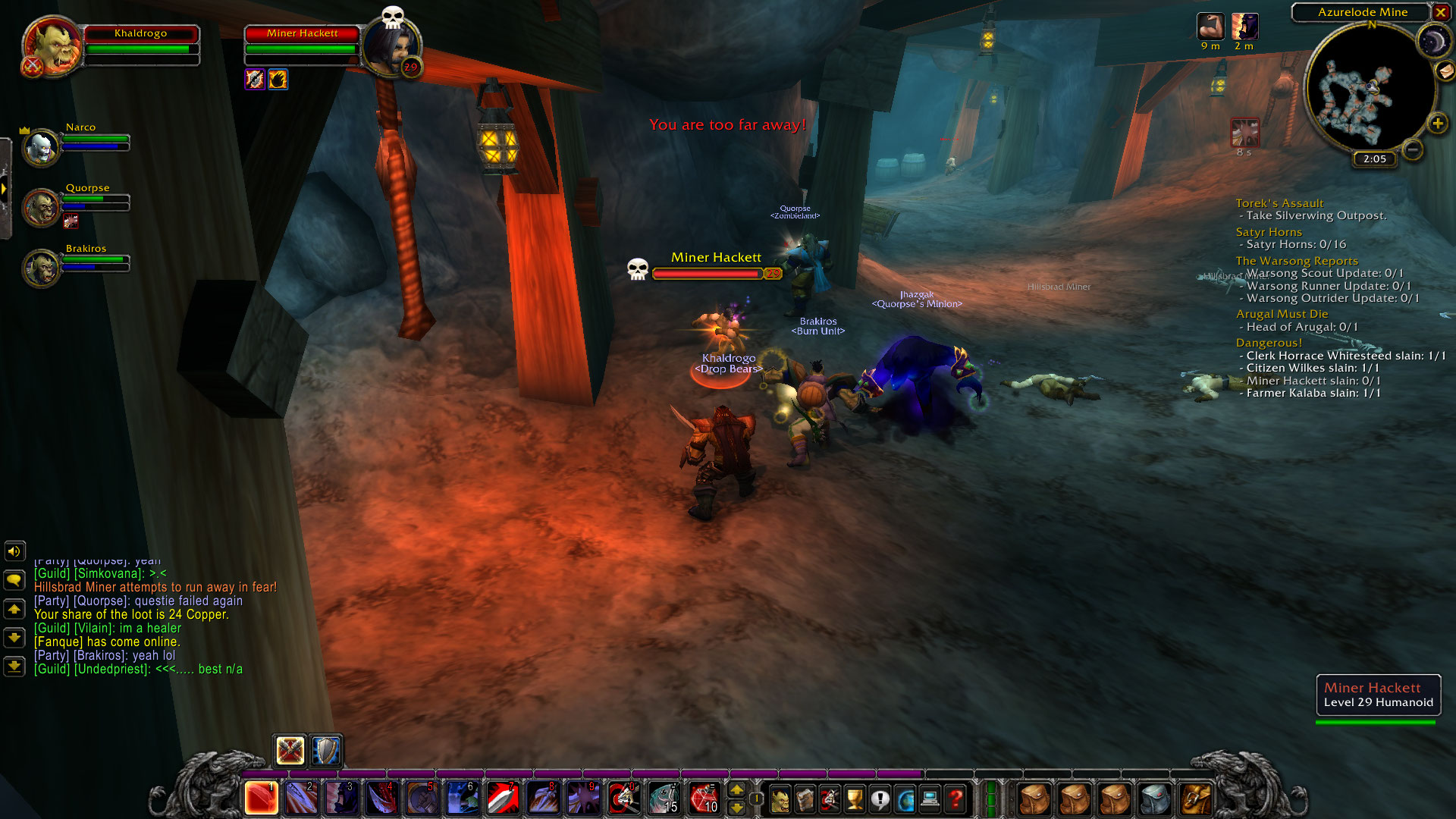Open the Quest Log exclamation icon

[879, 797]
